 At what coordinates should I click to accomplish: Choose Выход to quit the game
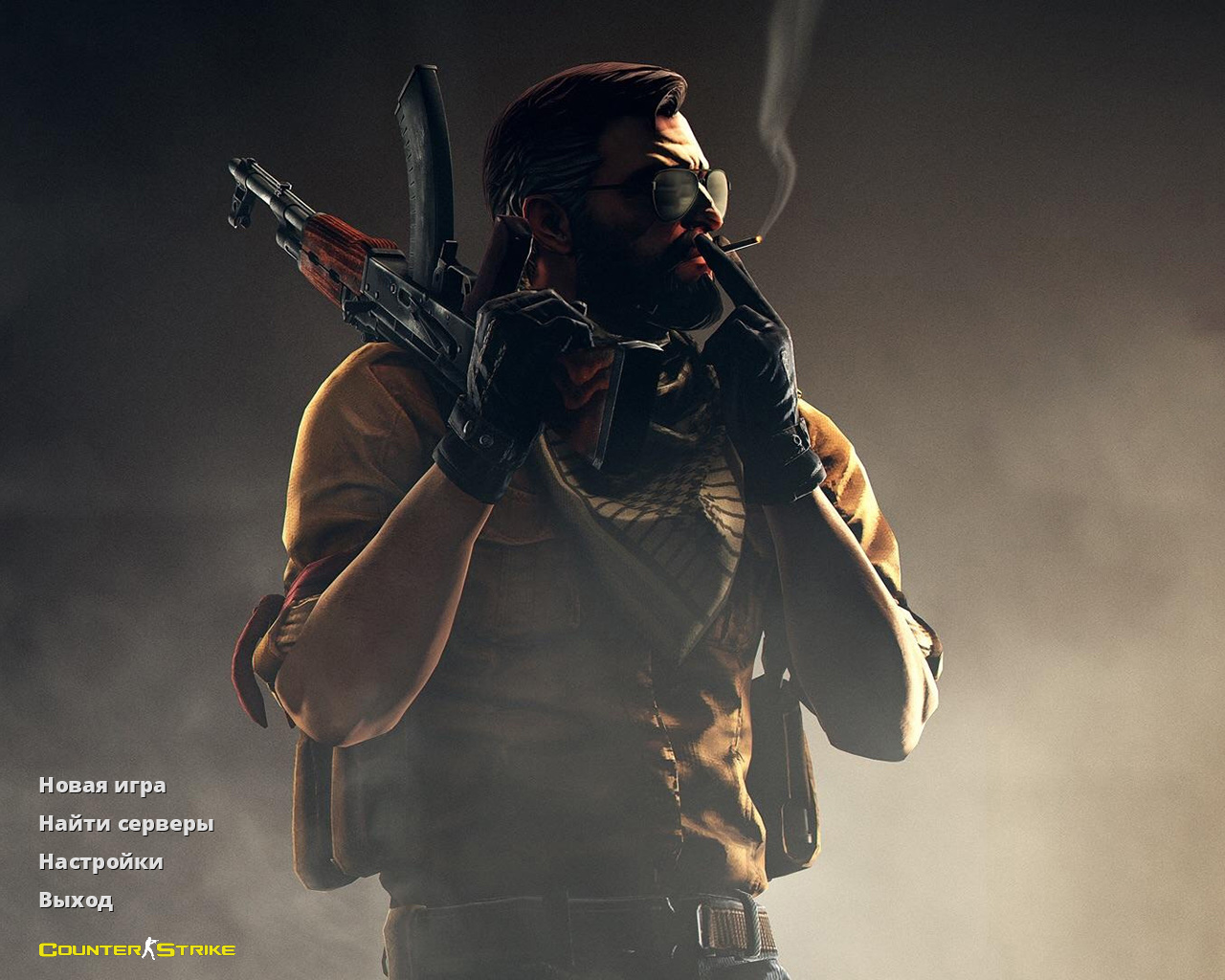(x=76, y=901)
